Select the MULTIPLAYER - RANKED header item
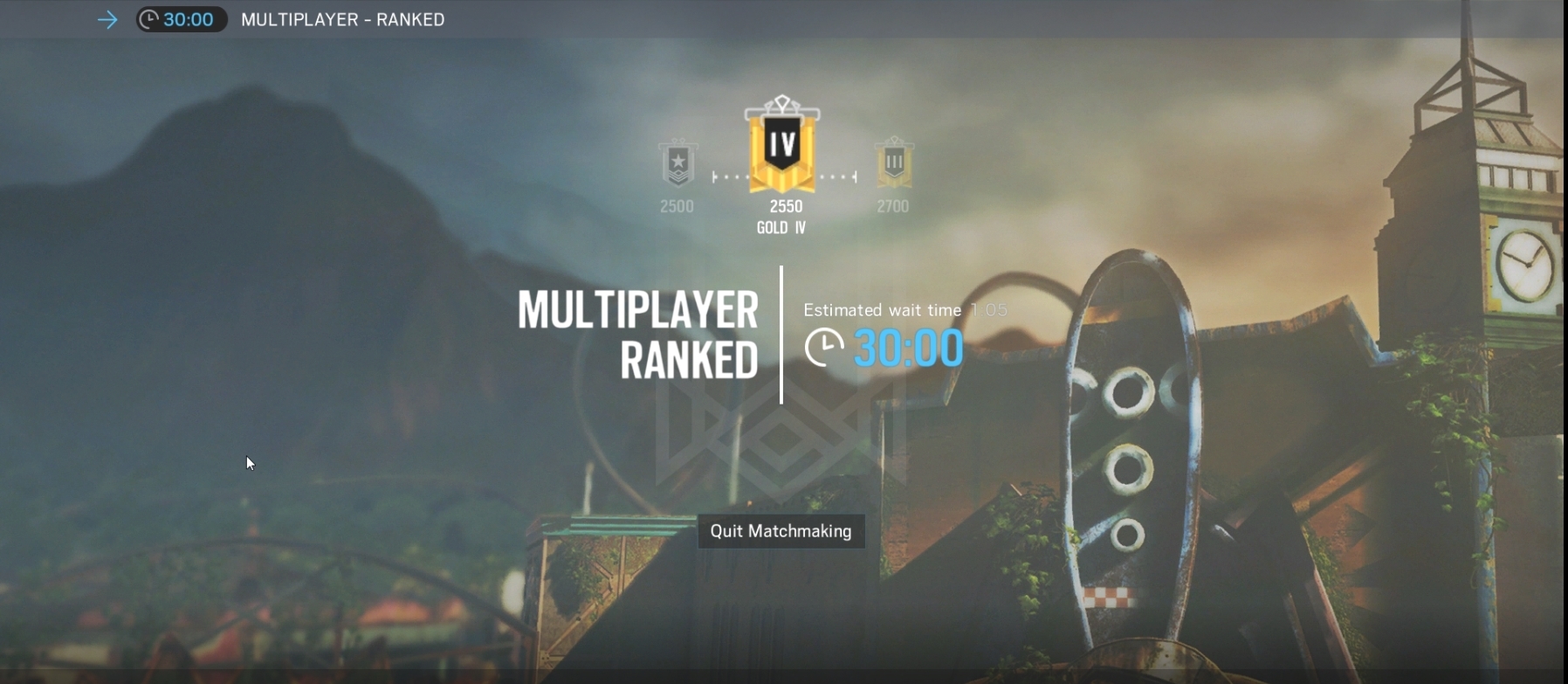1568x684 pixels. pyautogui.click(x=342, y=19)
